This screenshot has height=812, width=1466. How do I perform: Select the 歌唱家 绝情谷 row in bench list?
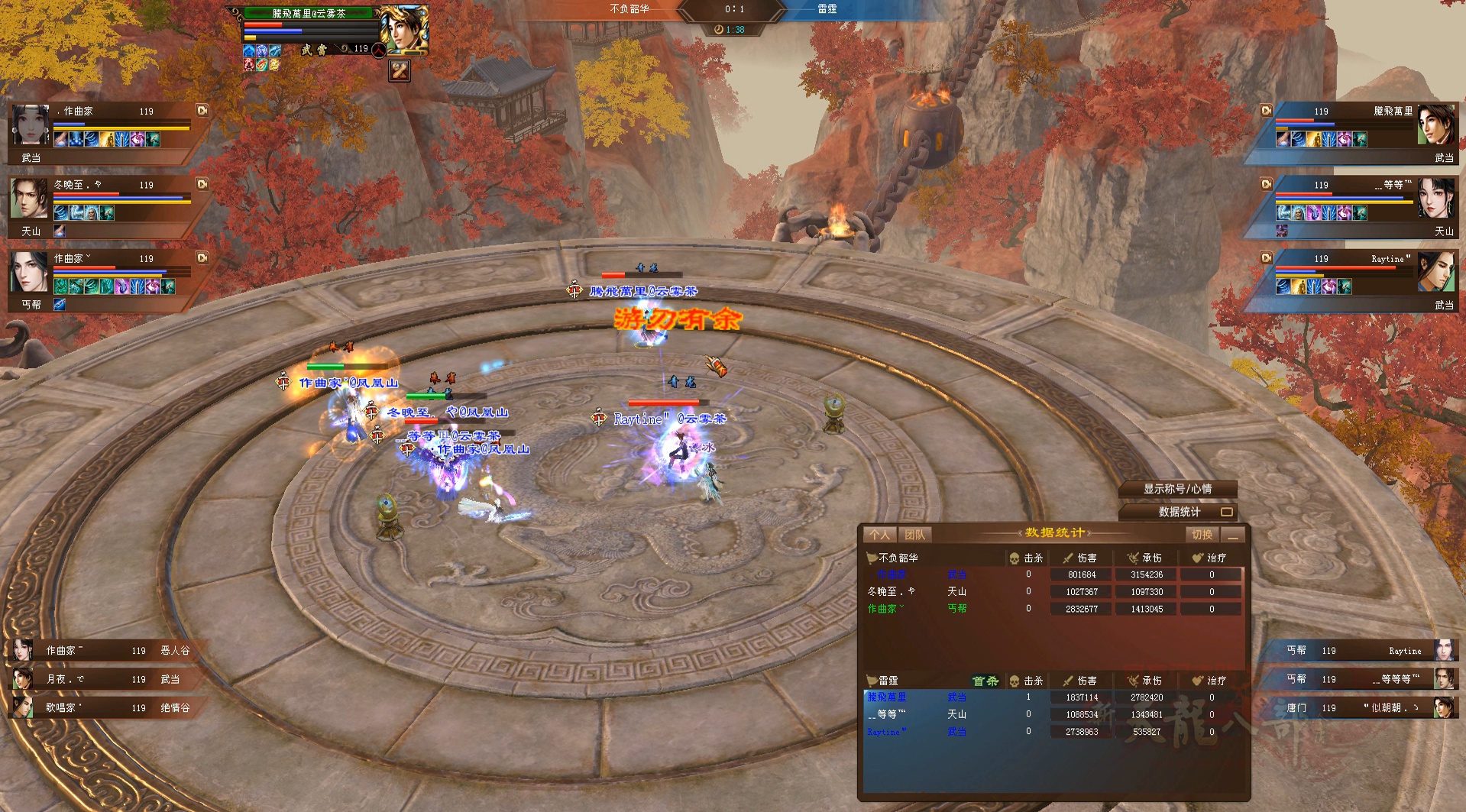coord(99,708)
